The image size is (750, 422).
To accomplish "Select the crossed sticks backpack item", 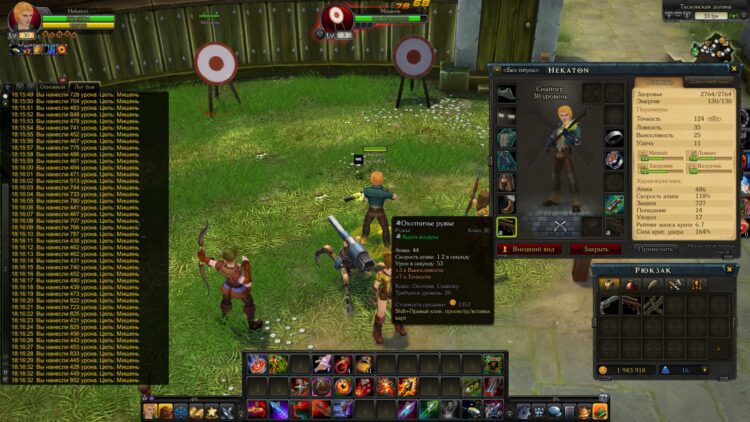I will pos(653,305).
